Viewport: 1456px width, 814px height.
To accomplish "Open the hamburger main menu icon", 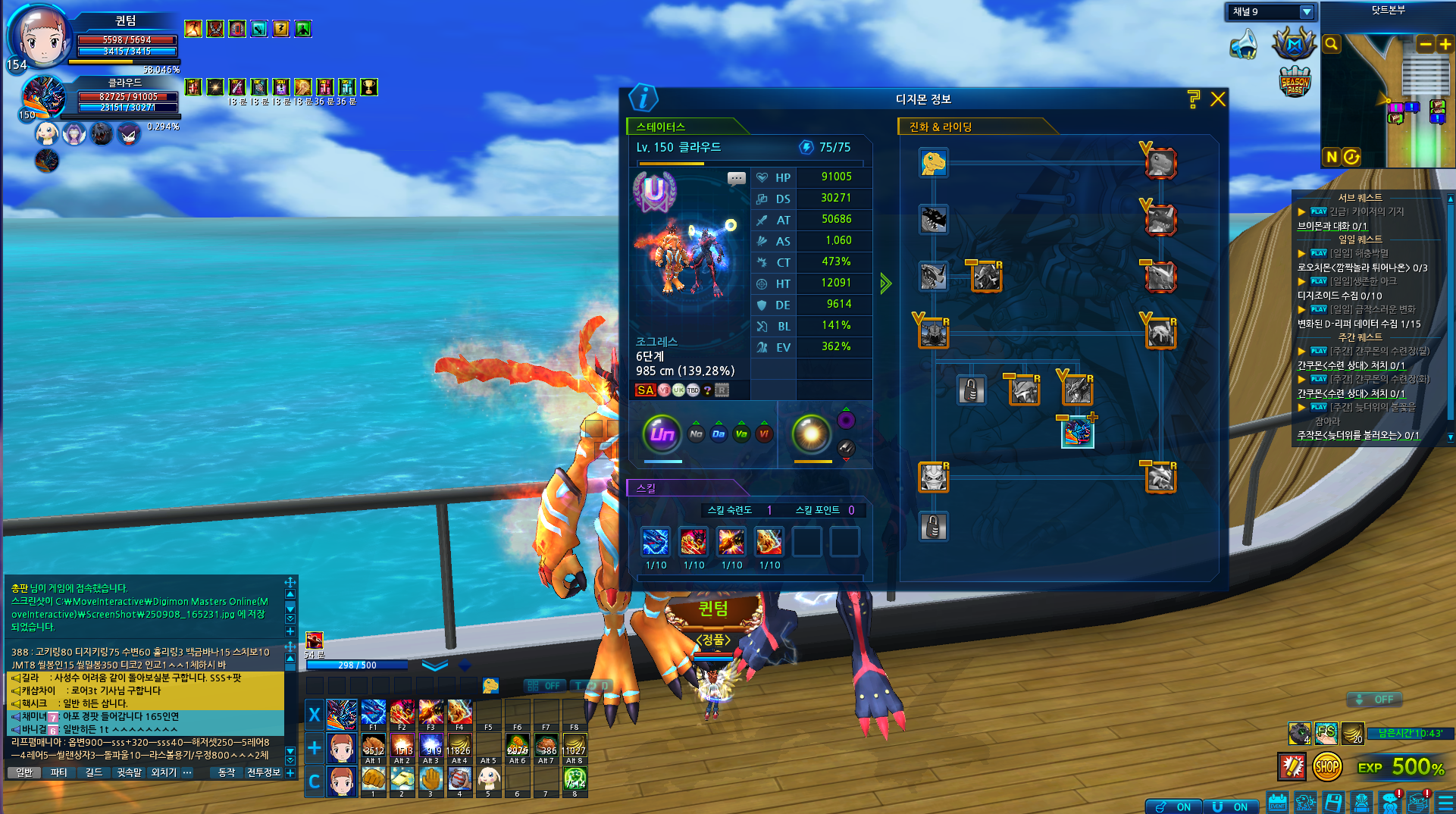I will click(x=1445, y=802).
